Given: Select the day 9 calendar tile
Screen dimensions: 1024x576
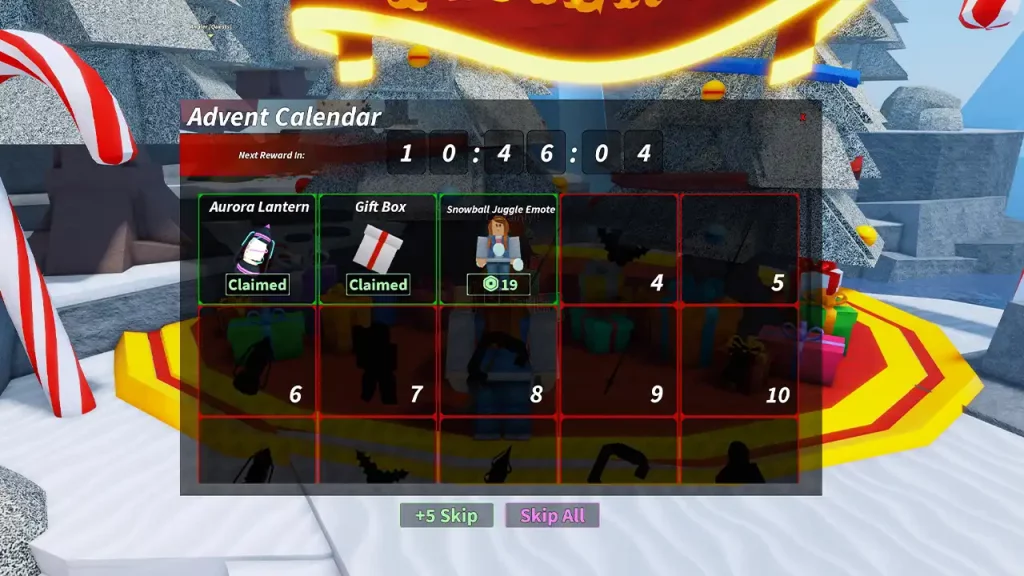Looking at the screenshot, I should (x=619, y=360).
